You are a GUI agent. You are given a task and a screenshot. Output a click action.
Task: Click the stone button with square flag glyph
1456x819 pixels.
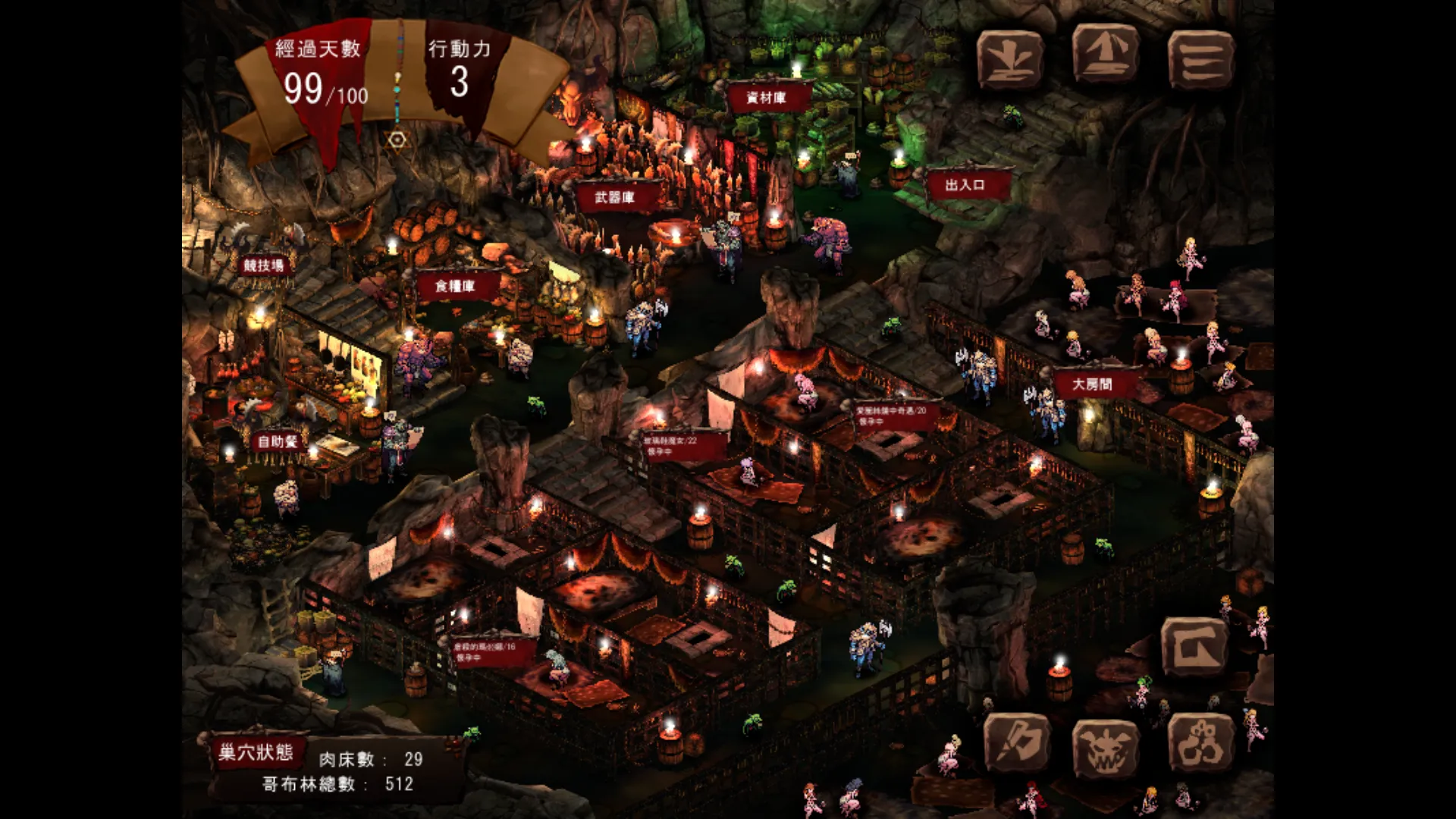(1195, 647)
